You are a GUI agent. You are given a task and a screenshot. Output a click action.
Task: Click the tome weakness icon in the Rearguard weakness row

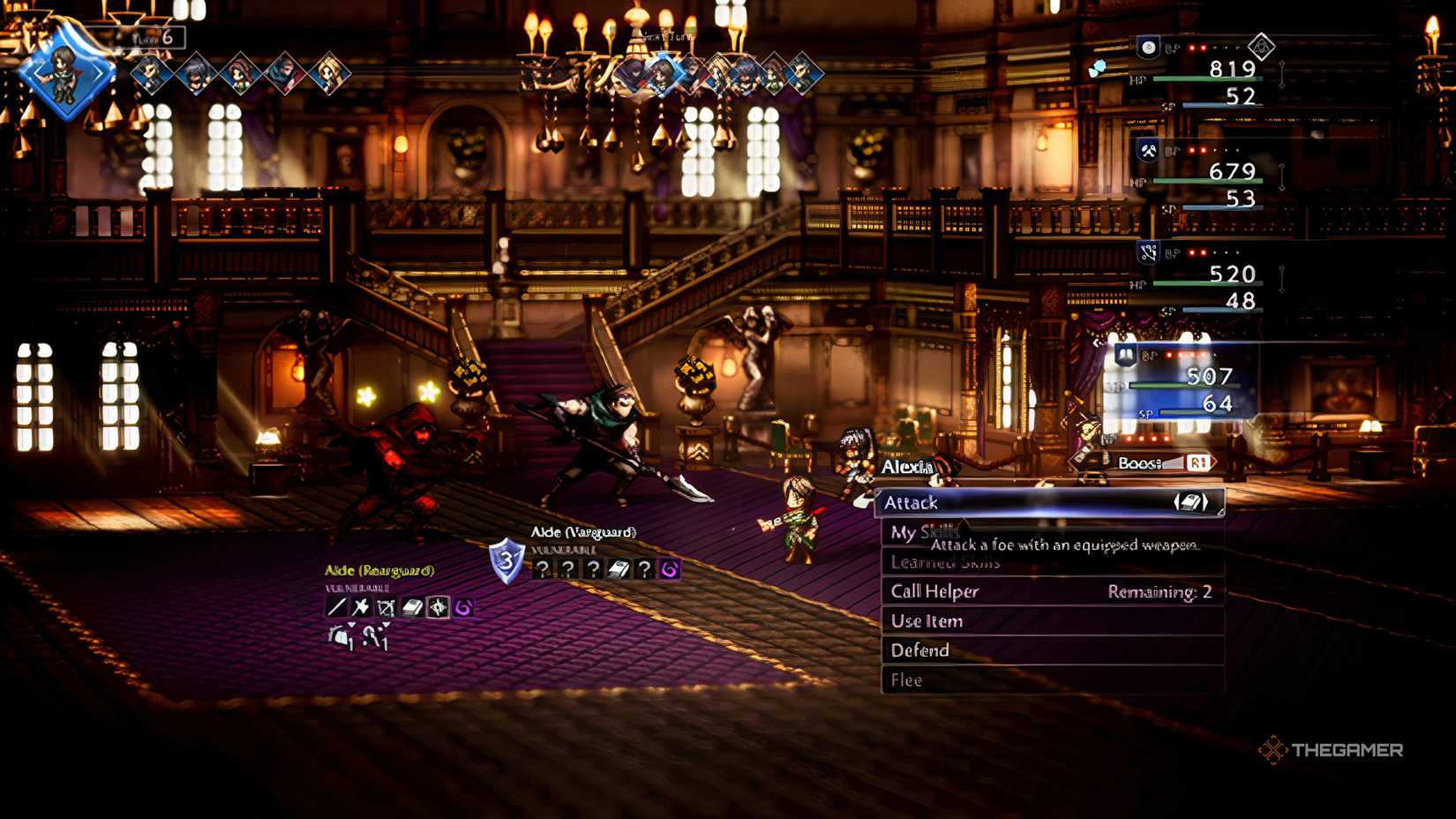(x=412, y=605)
